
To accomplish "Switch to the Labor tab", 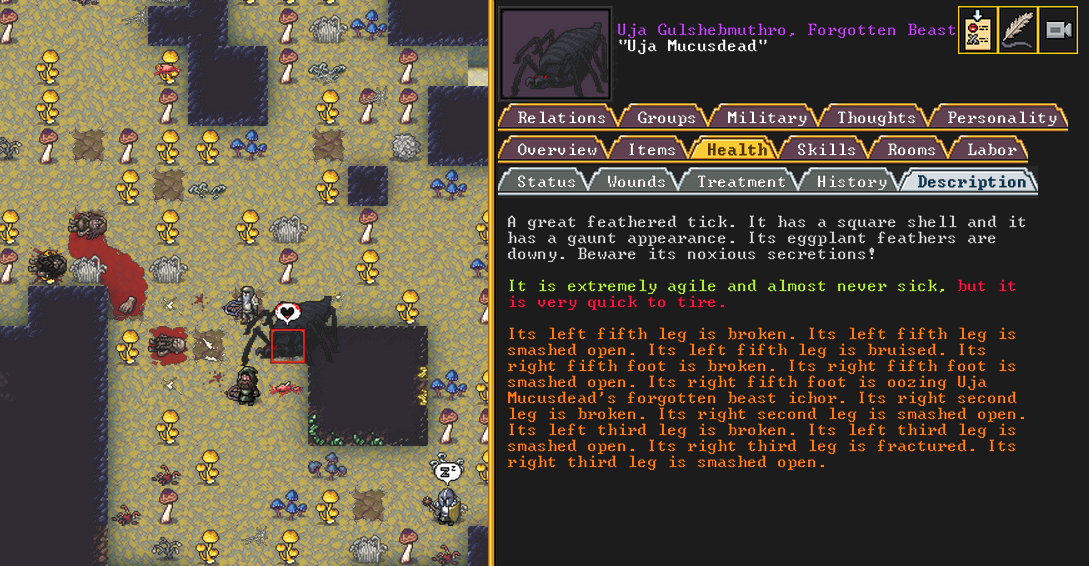I will (x=991, y=150).
